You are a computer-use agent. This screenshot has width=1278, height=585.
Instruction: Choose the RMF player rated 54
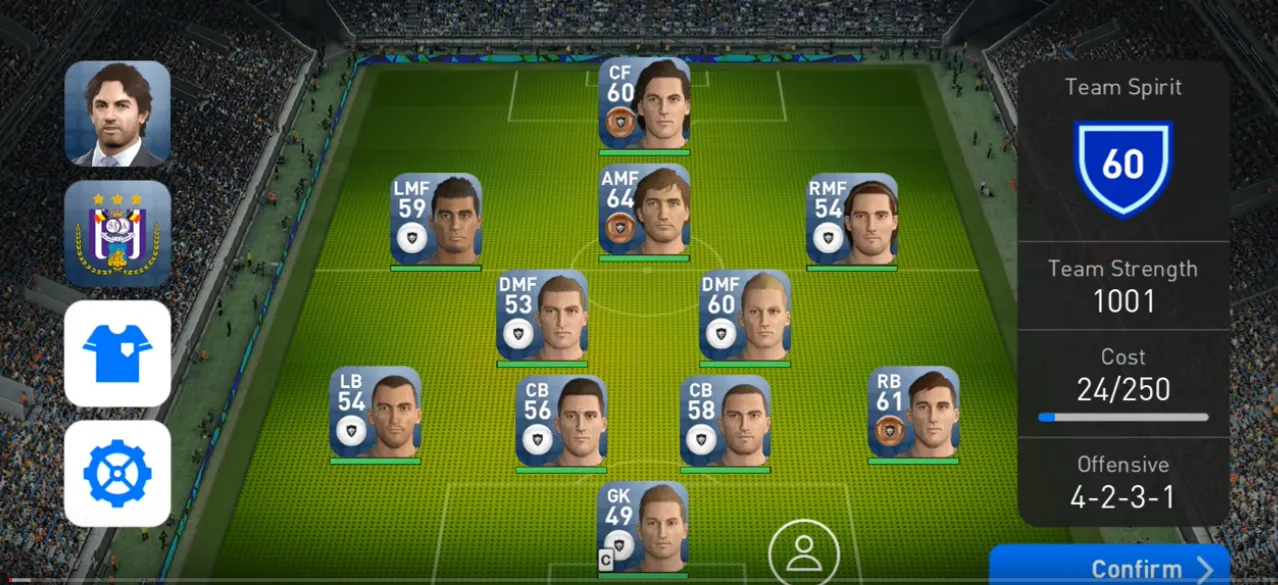point(852,219)
